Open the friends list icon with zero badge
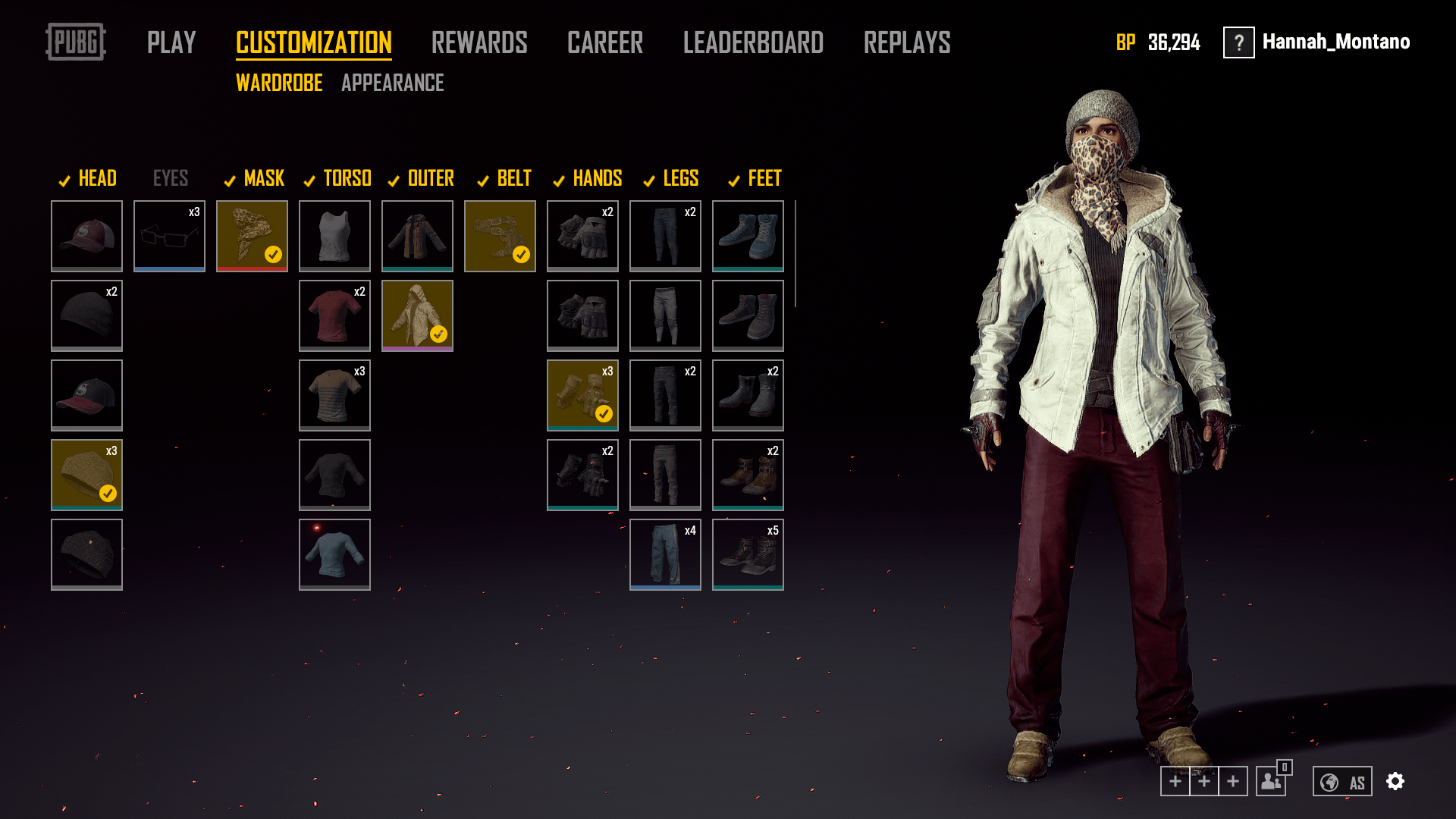 coord(1269,780)
